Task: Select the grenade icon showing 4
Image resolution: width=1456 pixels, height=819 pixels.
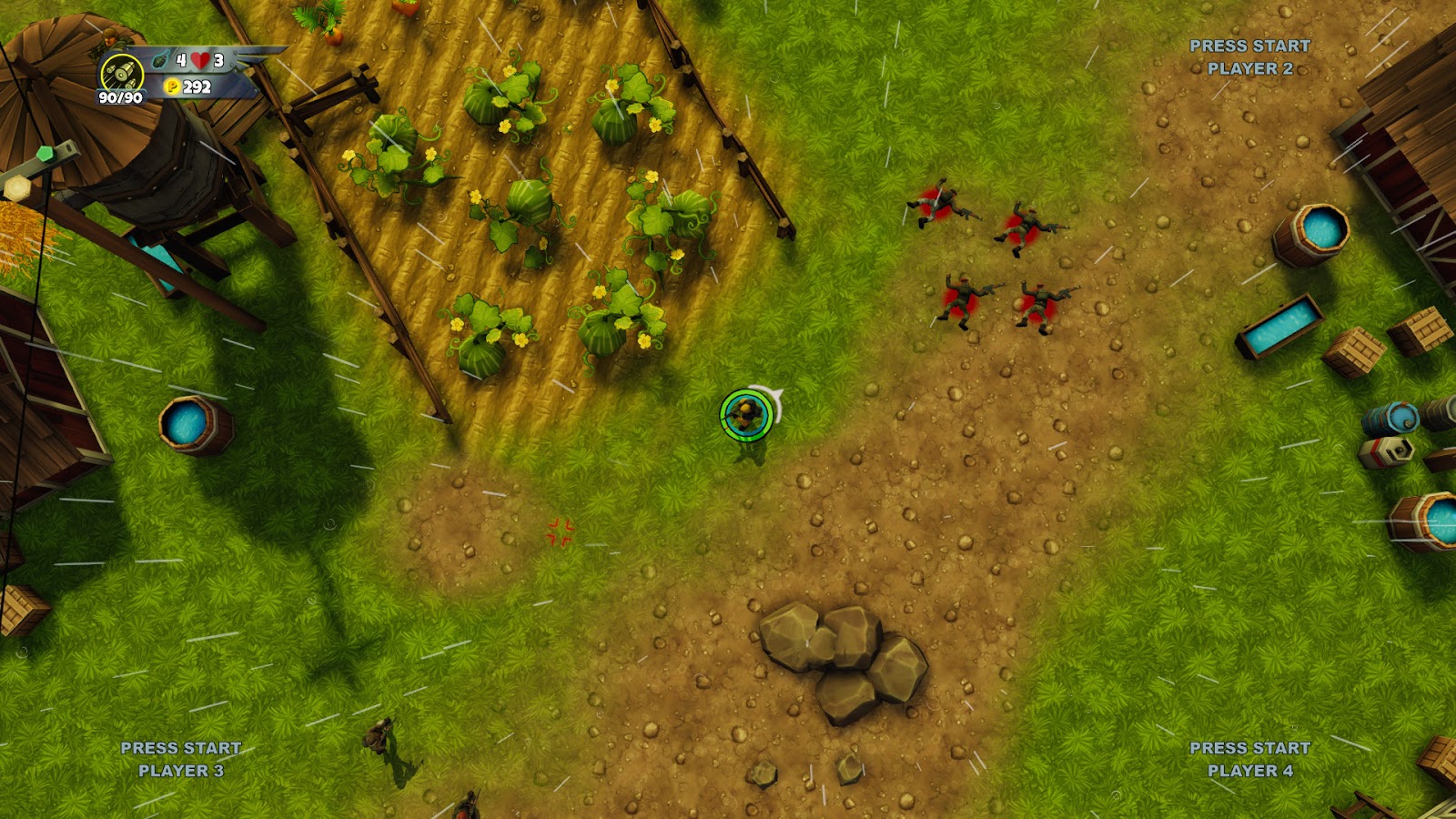Action: point(160,58)
